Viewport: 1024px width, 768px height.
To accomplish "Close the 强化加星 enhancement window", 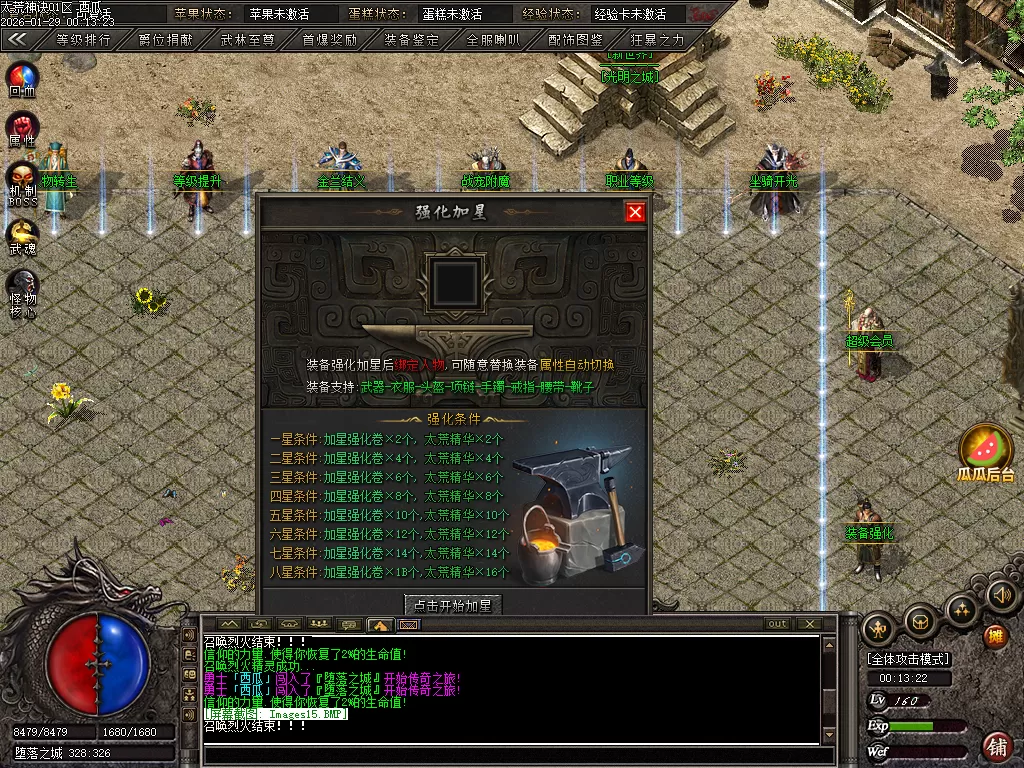I will tap(635, 212).
